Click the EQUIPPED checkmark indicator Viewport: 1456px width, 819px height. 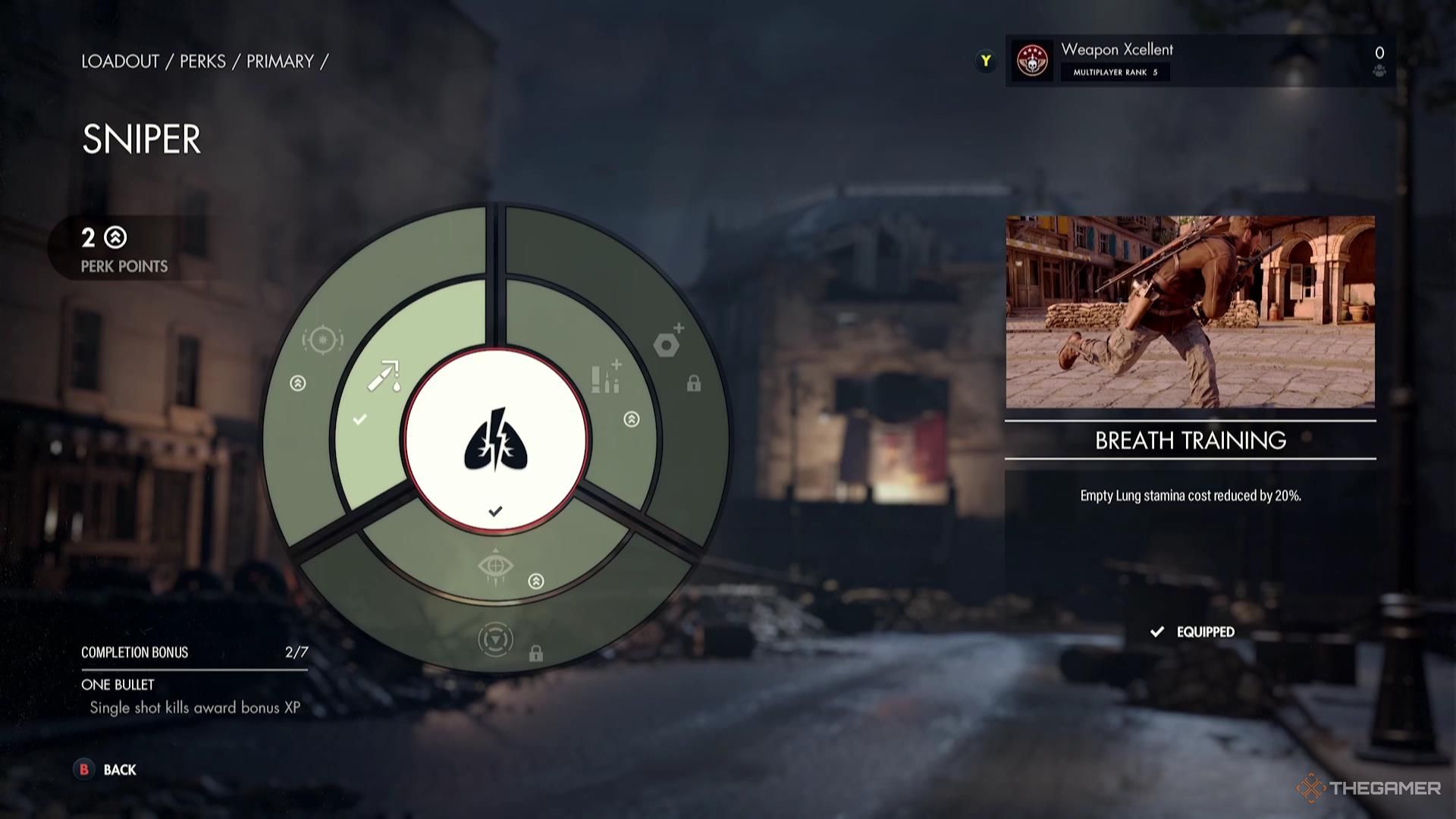click(x=1159, y=630)
